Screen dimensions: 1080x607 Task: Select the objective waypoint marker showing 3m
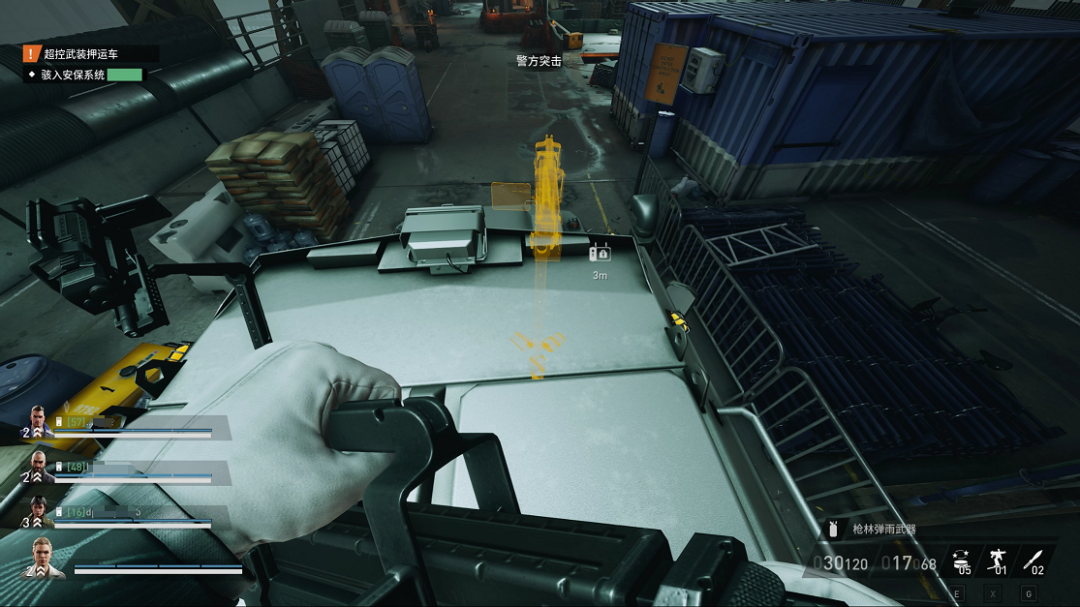coord(600,254)
